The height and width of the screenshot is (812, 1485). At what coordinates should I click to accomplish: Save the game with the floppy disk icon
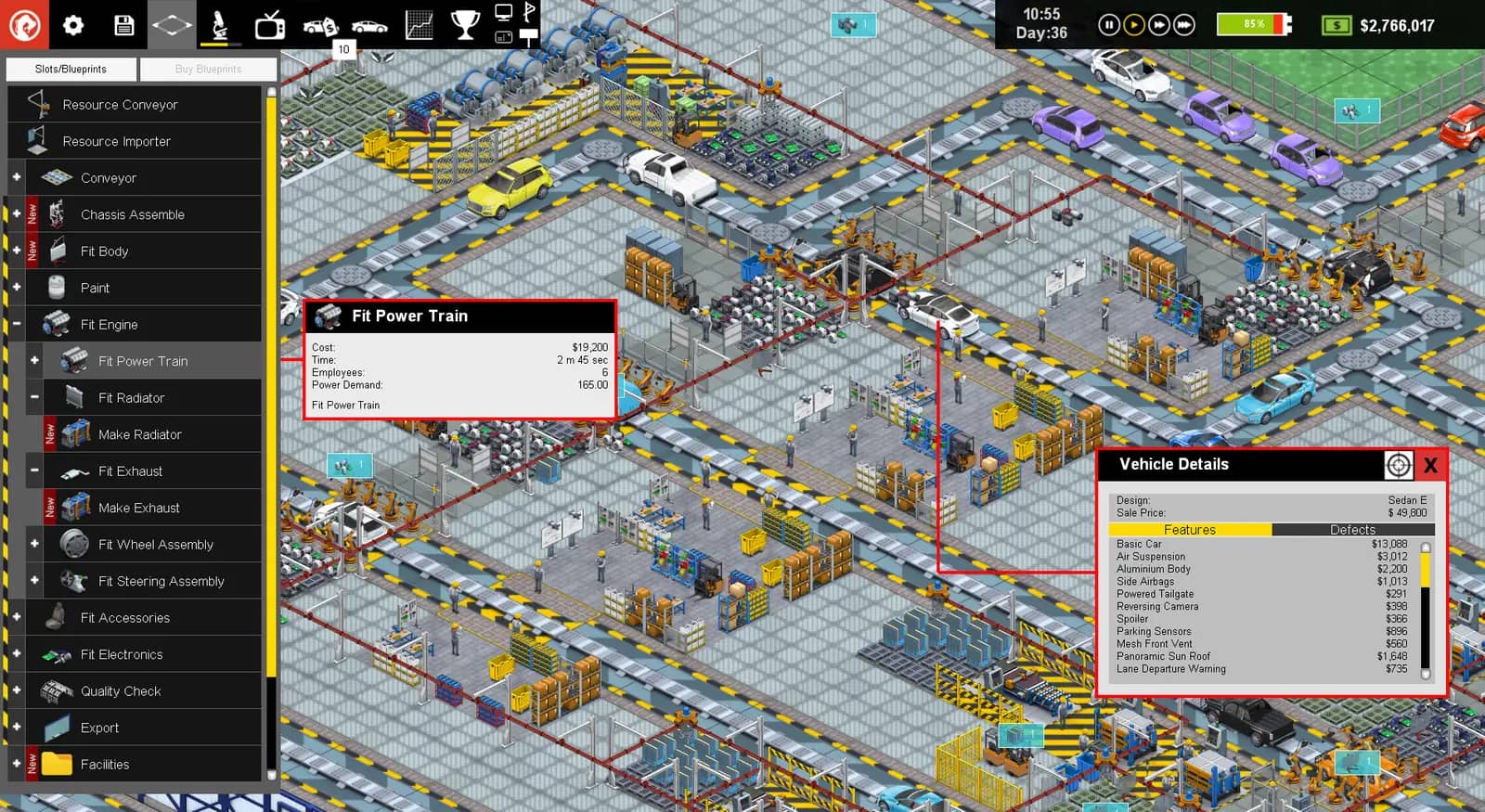pyautogui.click(x=123, y=24)
